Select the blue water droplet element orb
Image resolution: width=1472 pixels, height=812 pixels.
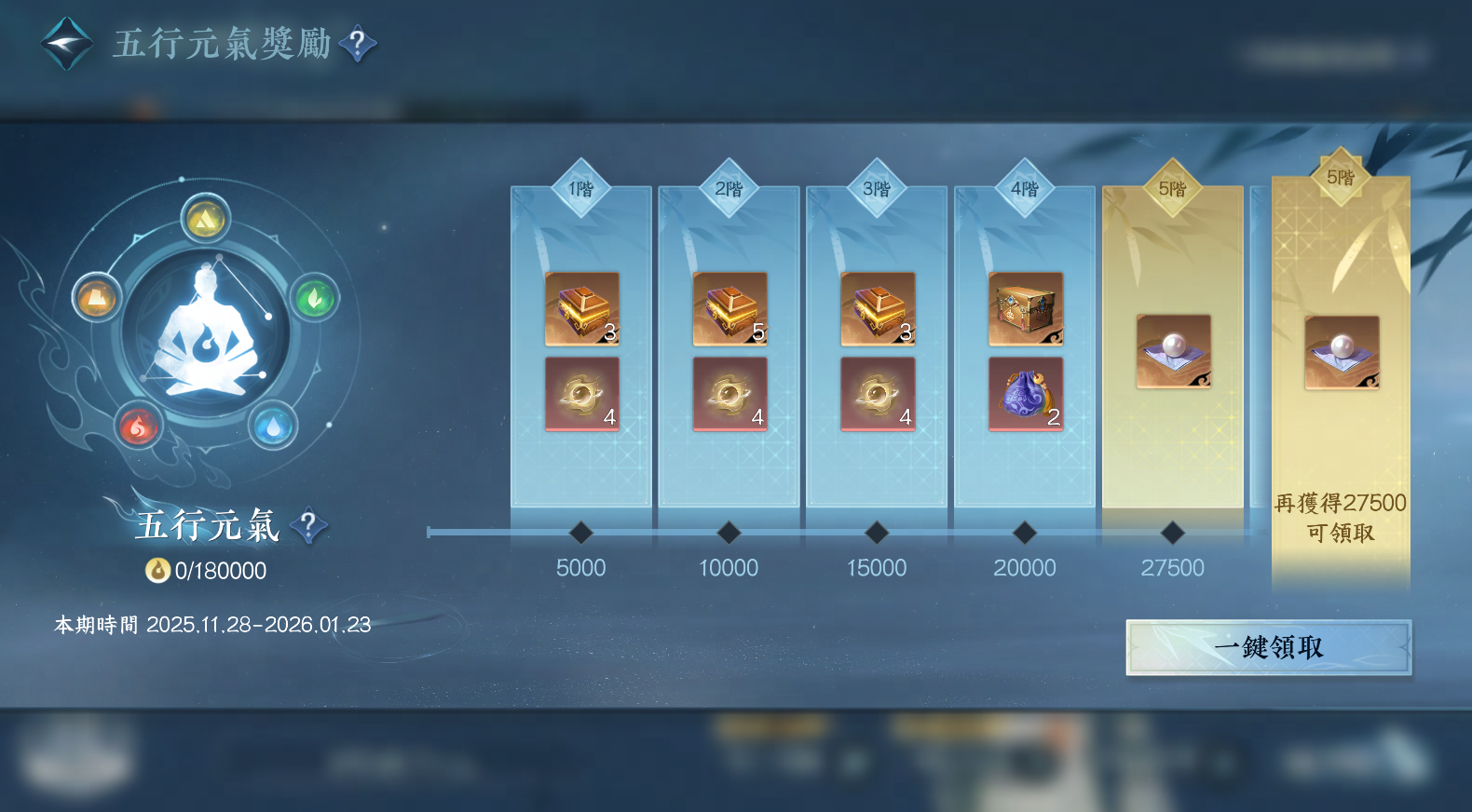pos(273,426)
